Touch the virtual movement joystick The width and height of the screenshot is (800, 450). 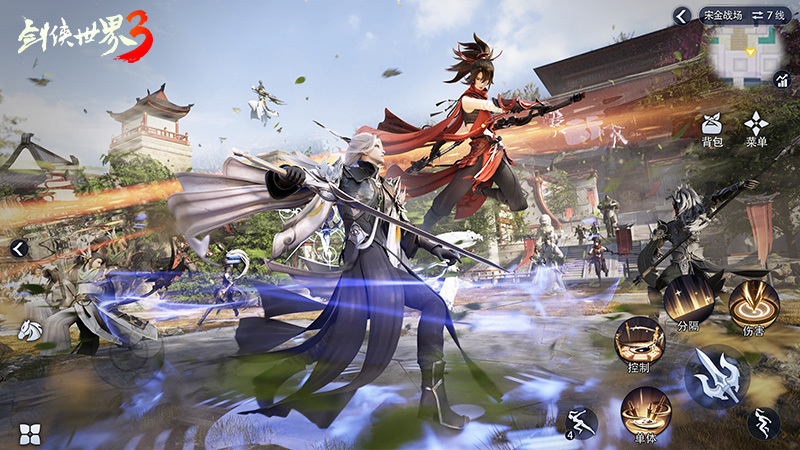click(x=127, y=352)
